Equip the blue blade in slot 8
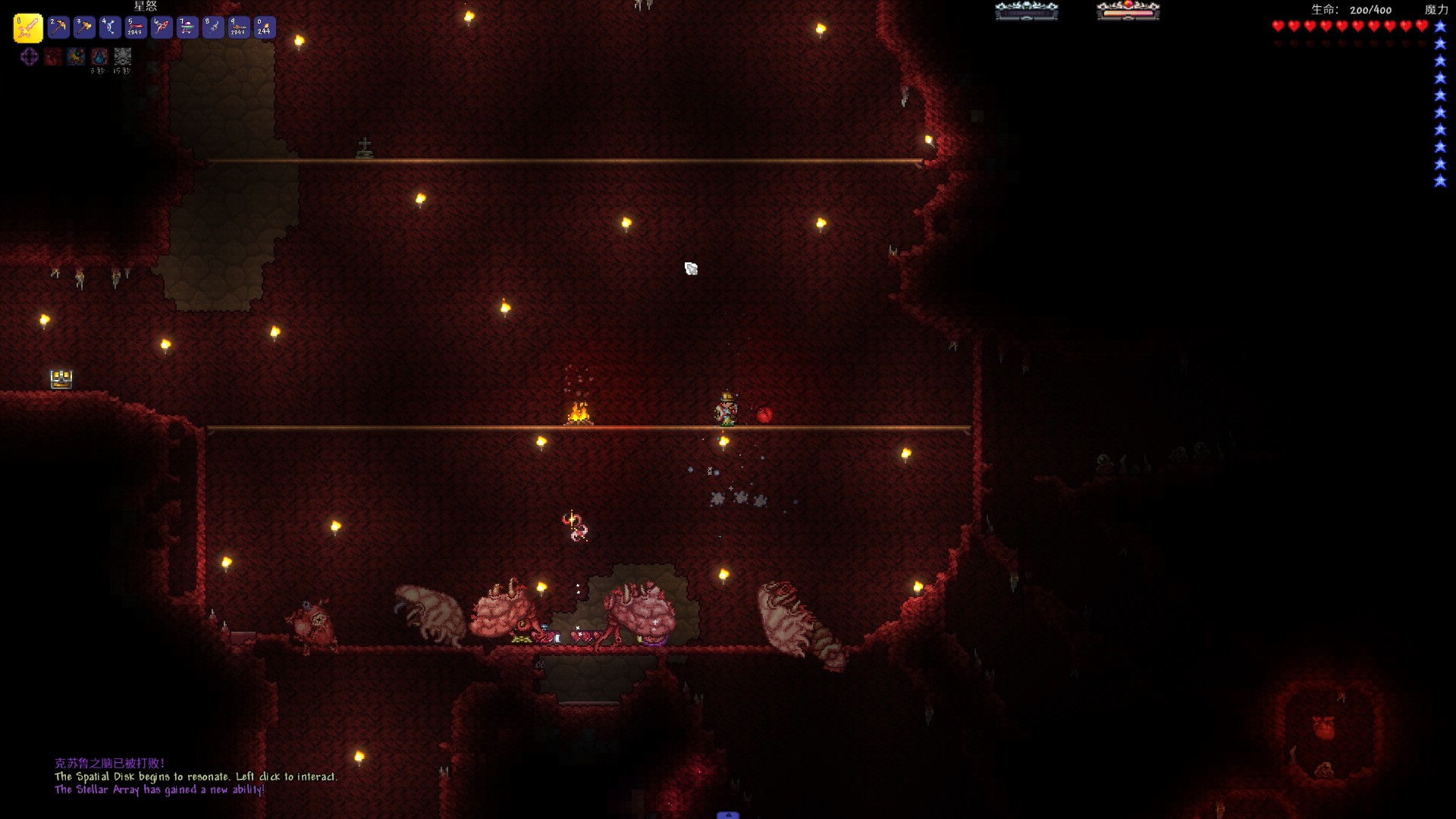Screen dimensions: 1456x819 click(213, 28)
